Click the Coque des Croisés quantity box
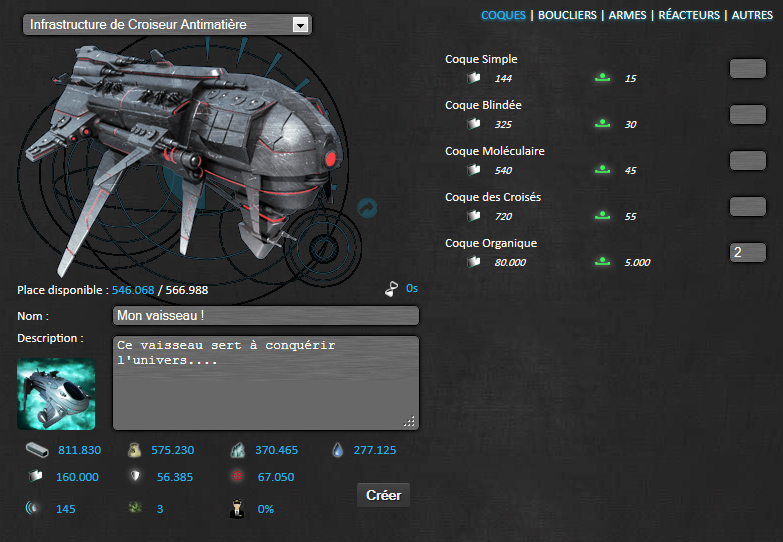 (x=747, y=206)
